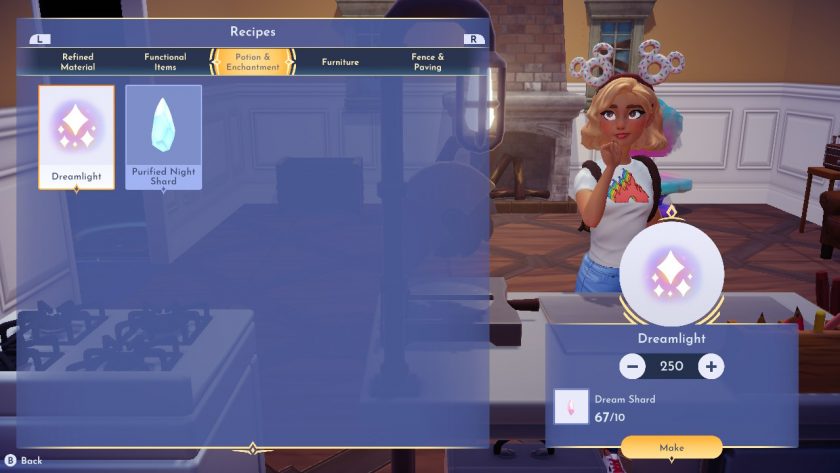This screenshot has height=473, width=840.
Task: Select the Dreamlight recipe tile
Action: tap(77, 137)
